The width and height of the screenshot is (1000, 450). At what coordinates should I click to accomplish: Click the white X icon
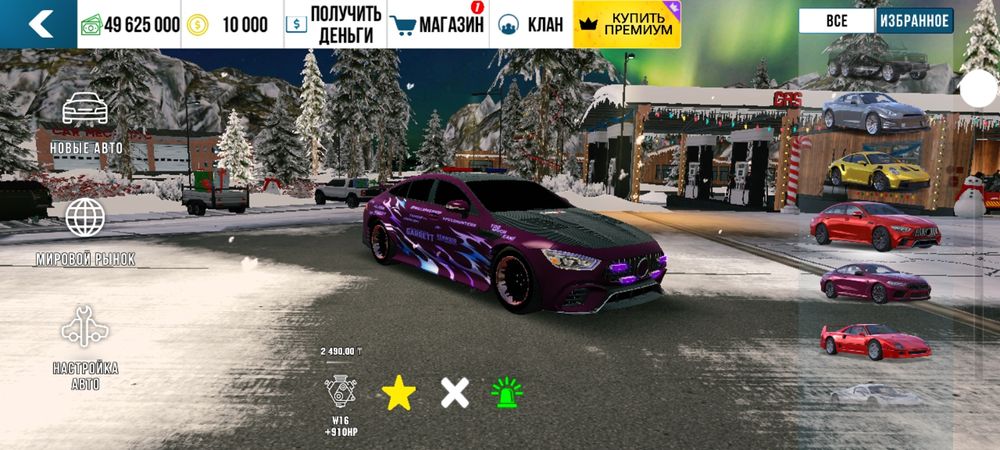click(455, 393)
